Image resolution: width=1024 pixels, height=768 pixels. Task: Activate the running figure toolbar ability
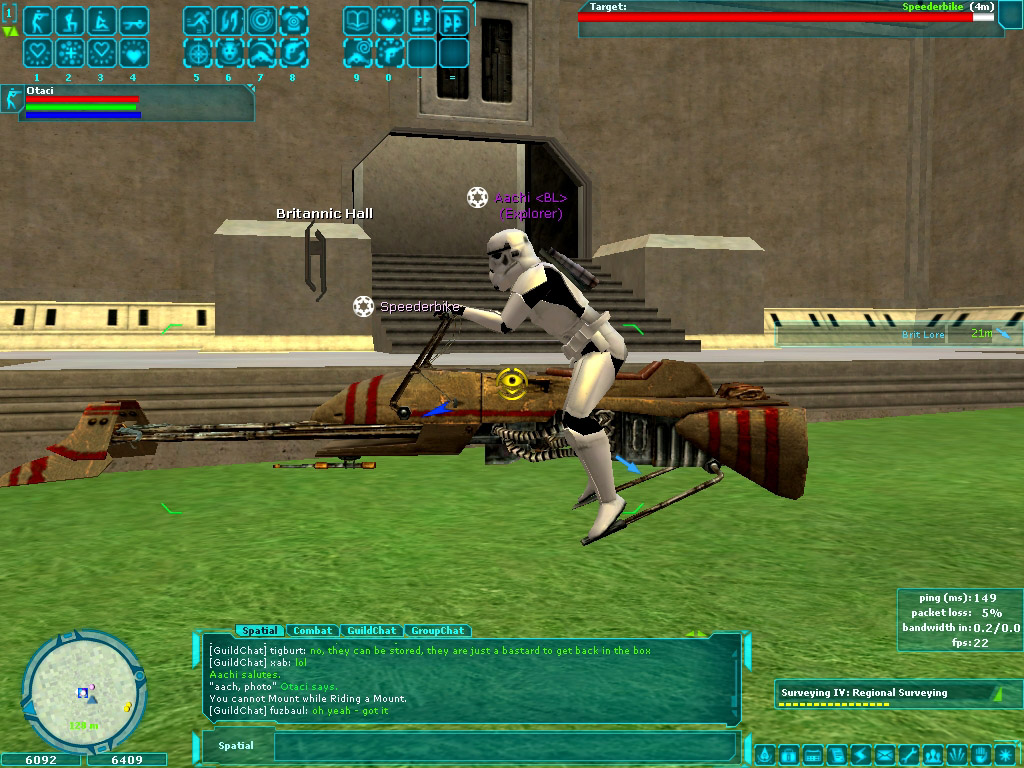(x=197, y=21)
